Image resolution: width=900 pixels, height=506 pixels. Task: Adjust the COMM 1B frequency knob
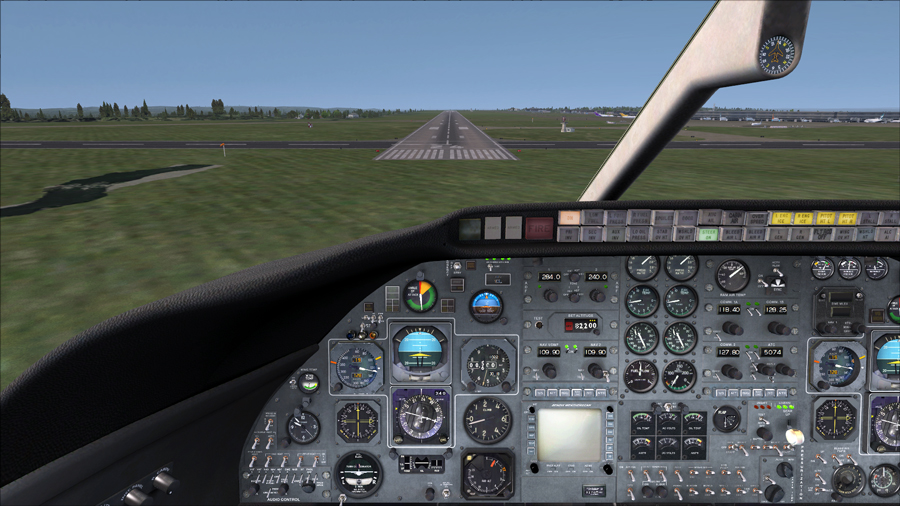click(x=777, y=328)
